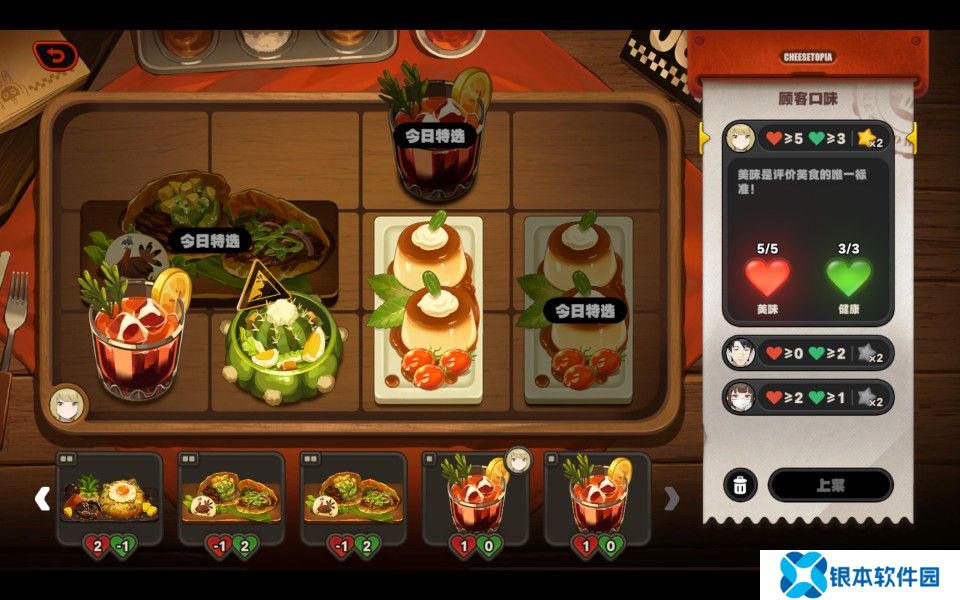Viewport: 960px width, 600px height.
Task: Show previous dish cards with left arrow
Action: coord(42,498)
